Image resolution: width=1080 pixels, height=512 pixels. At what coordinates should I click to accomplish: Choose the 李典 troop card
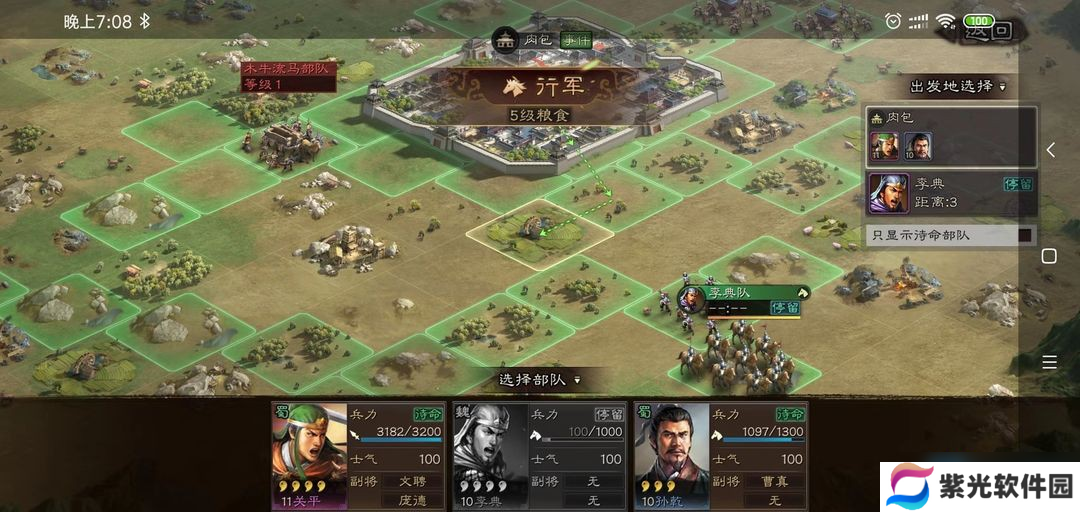(539, 455)
